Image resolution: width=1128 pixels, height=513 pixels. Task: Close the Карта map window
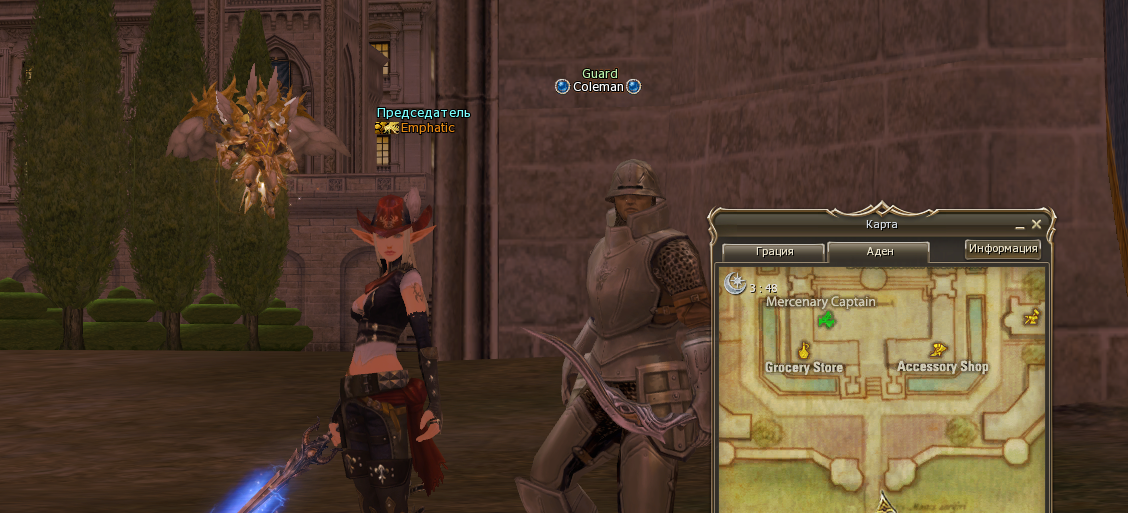1037,225
